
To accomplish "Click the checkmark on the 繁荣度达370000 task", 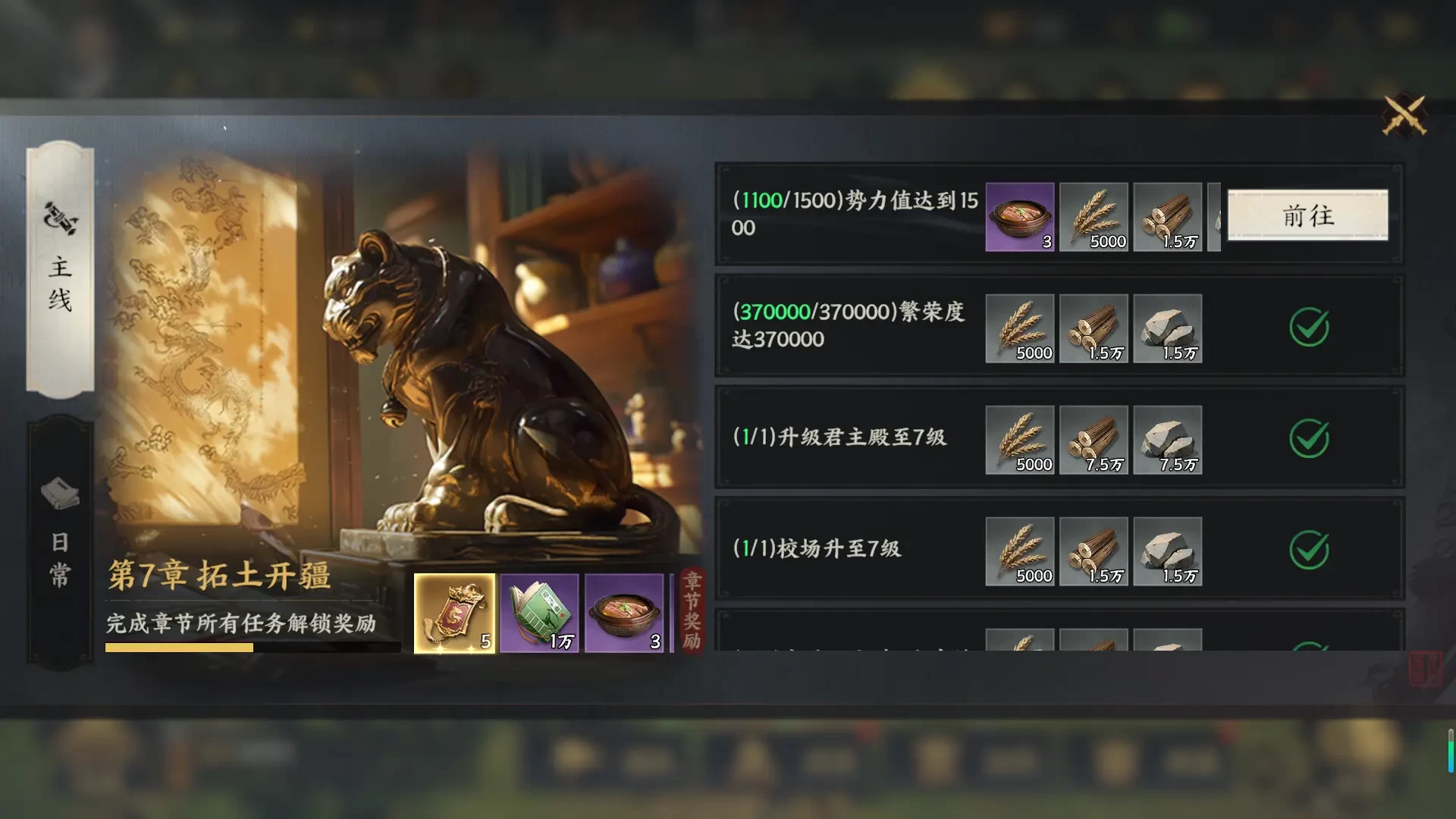I will tap(1308, 328).
